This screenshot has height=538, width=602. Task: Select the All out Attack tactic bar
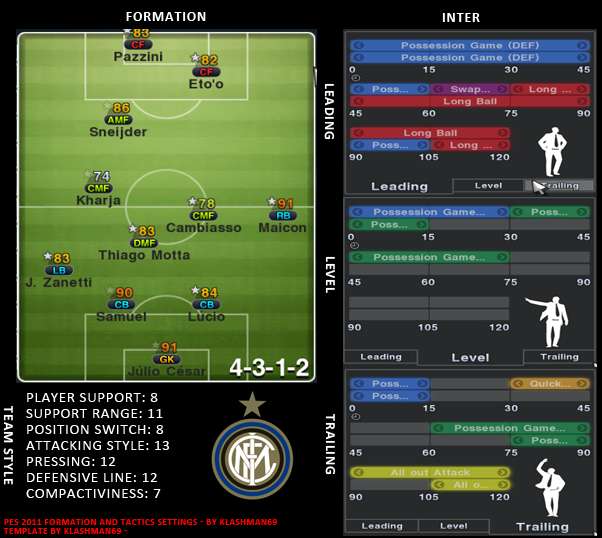[x=430, y=472]
